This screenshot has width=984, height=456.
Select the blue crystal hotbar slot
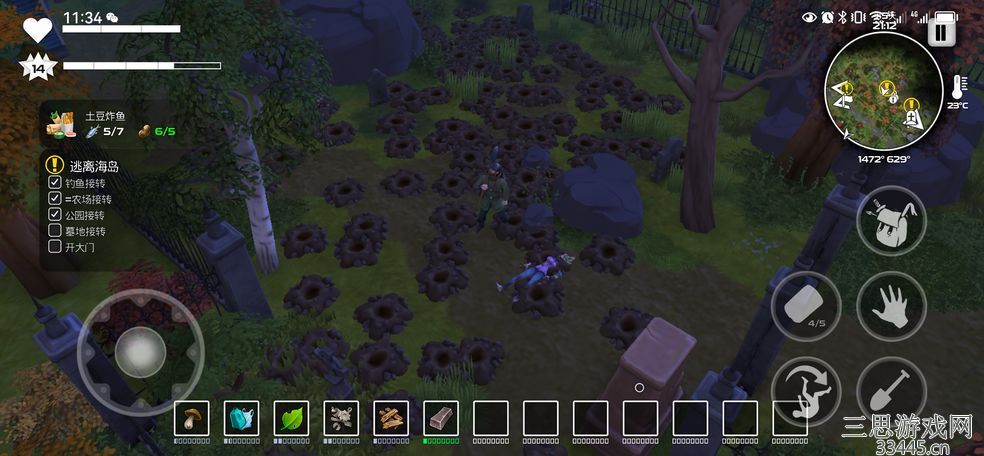tap(241, 418)
